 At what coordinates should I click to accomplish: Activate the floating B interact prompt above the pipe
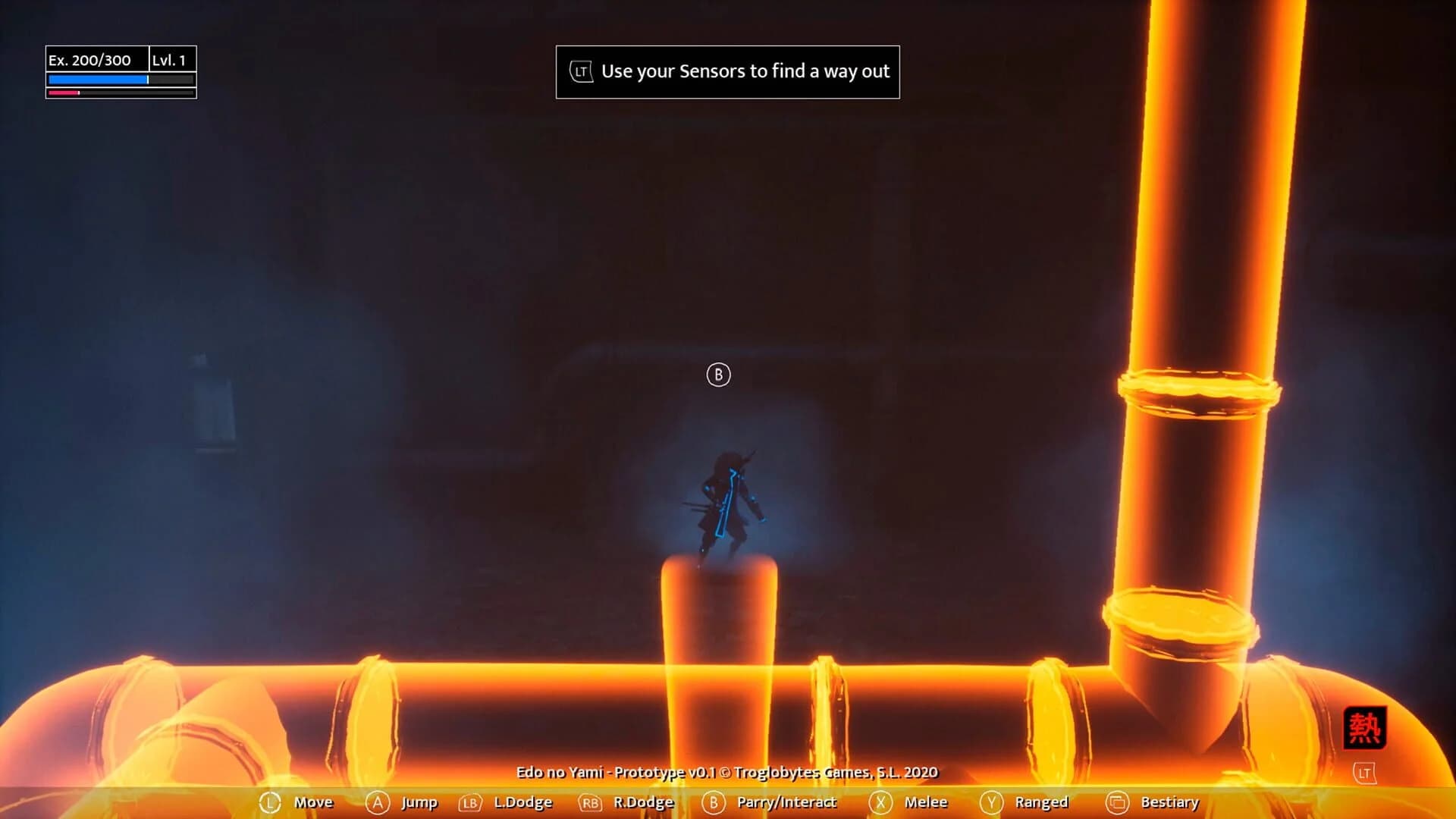point(718,375)
